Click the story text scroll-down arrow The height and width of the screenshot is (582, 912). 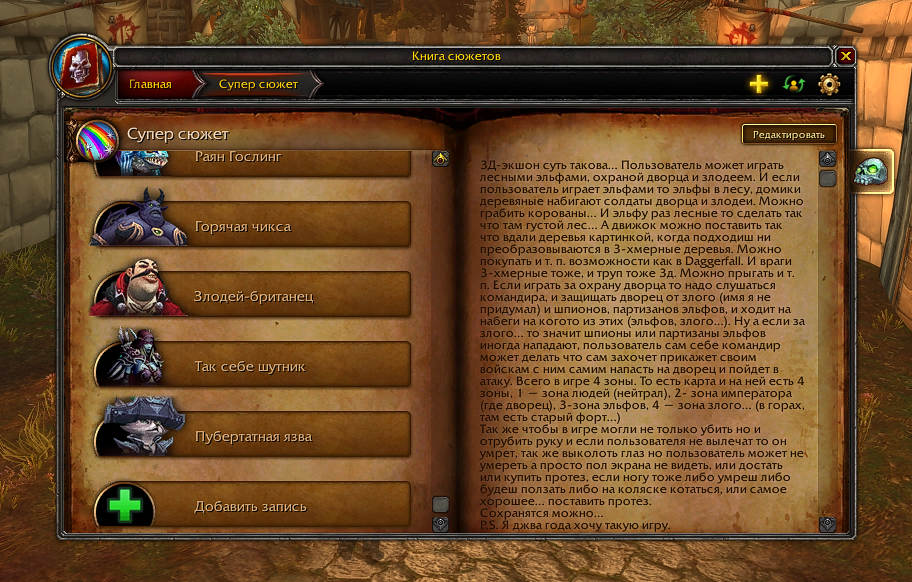click(x=827, y=523)
